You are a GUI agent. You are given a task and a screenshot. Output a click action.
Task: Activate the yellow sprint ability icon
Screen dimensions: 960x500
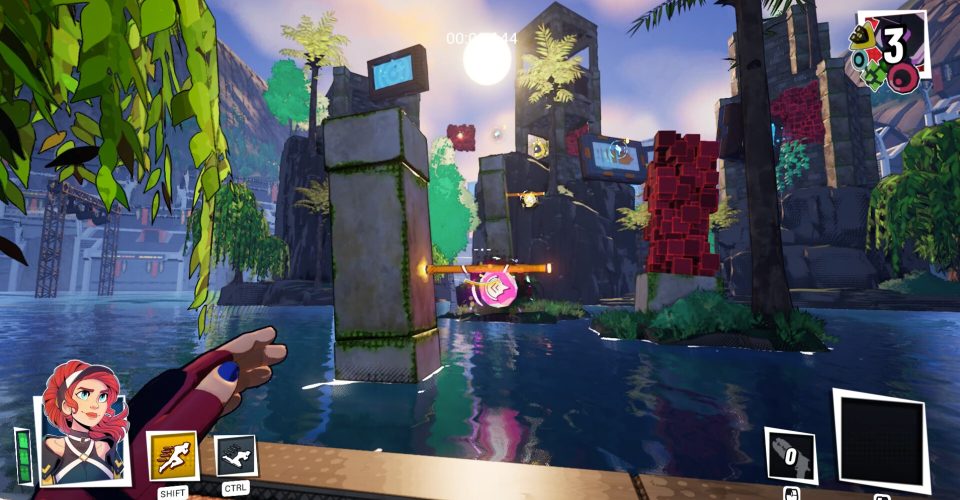point(172,456)
